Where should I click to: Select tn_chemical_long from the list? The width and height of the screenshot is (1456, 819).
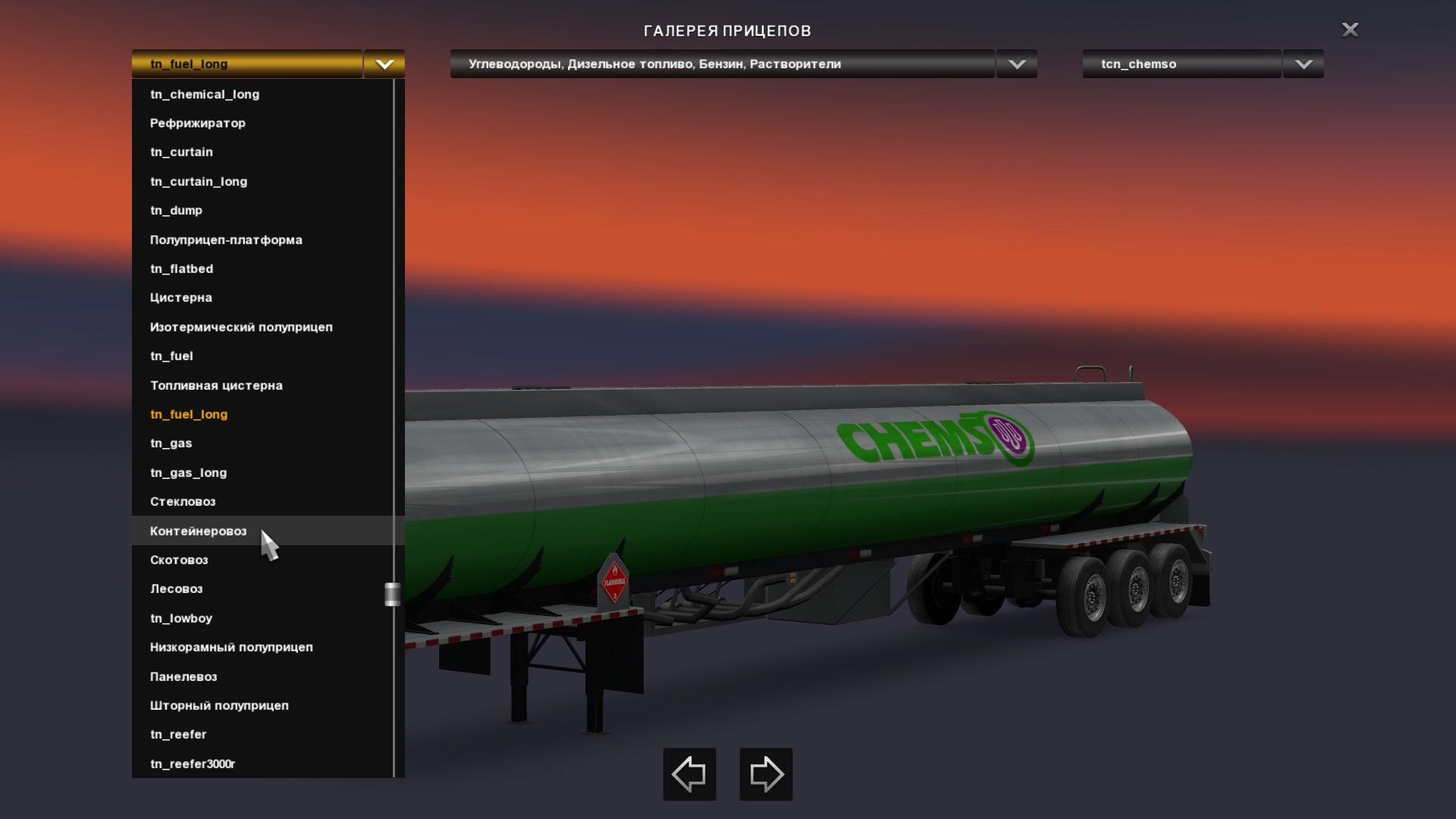pyautogui.click(x=205, y=94)
